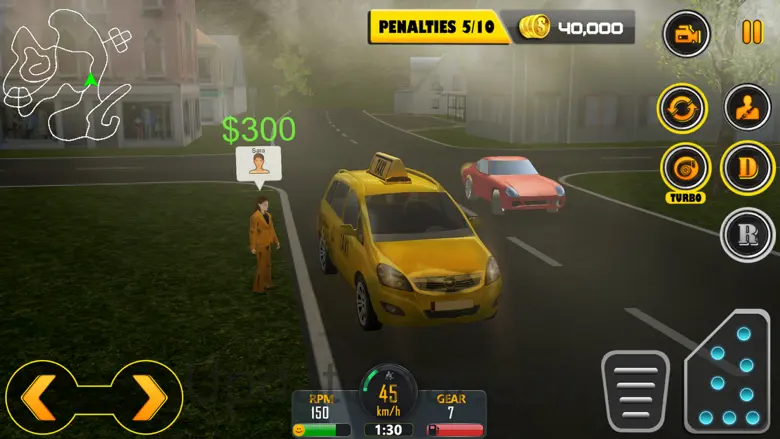The width and height of the screenshot is (780, 439).
Task: Tap the passenger silhouette button
Action: point(747,107)
